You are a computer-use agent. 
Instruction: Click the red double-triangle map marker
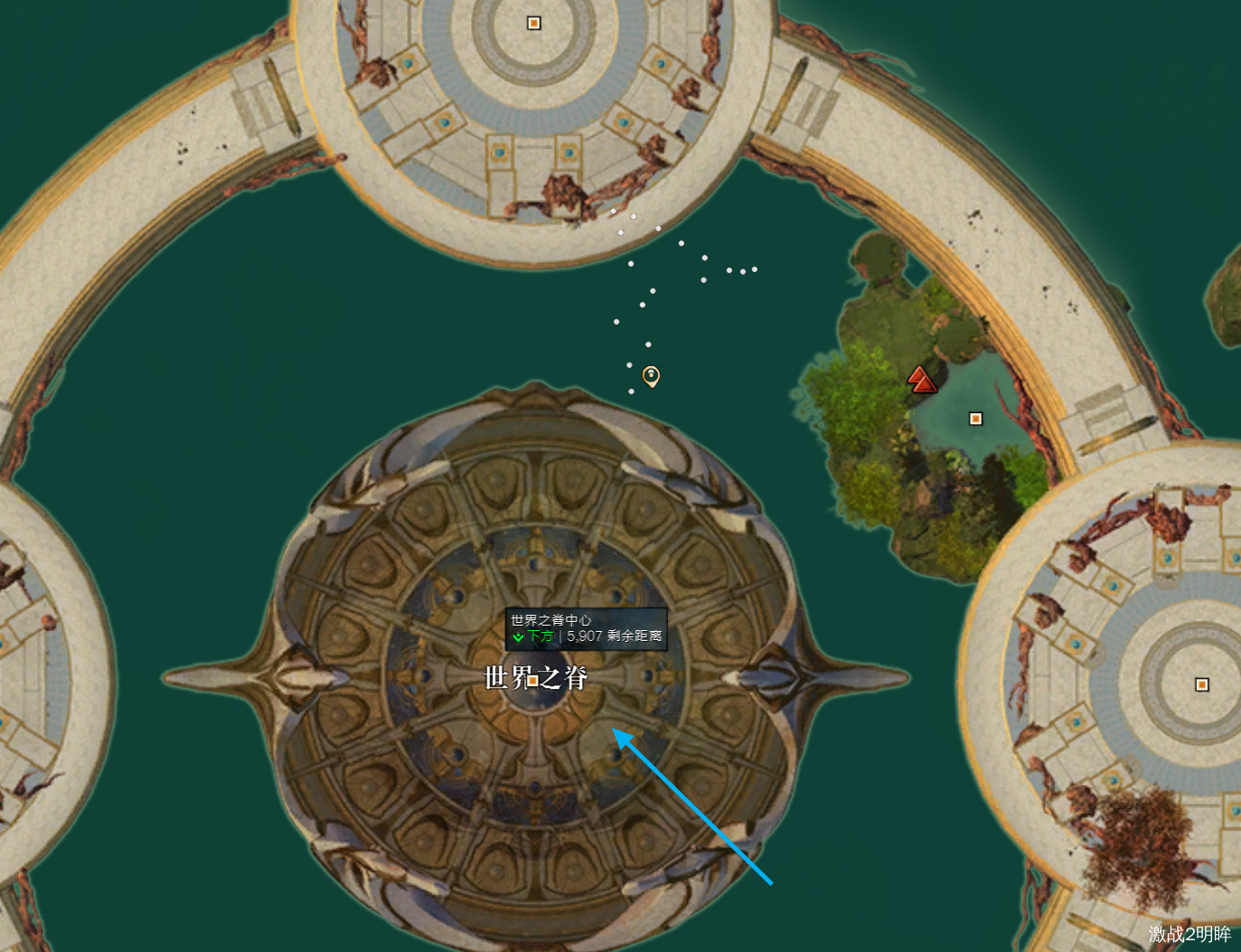[921, 380]
